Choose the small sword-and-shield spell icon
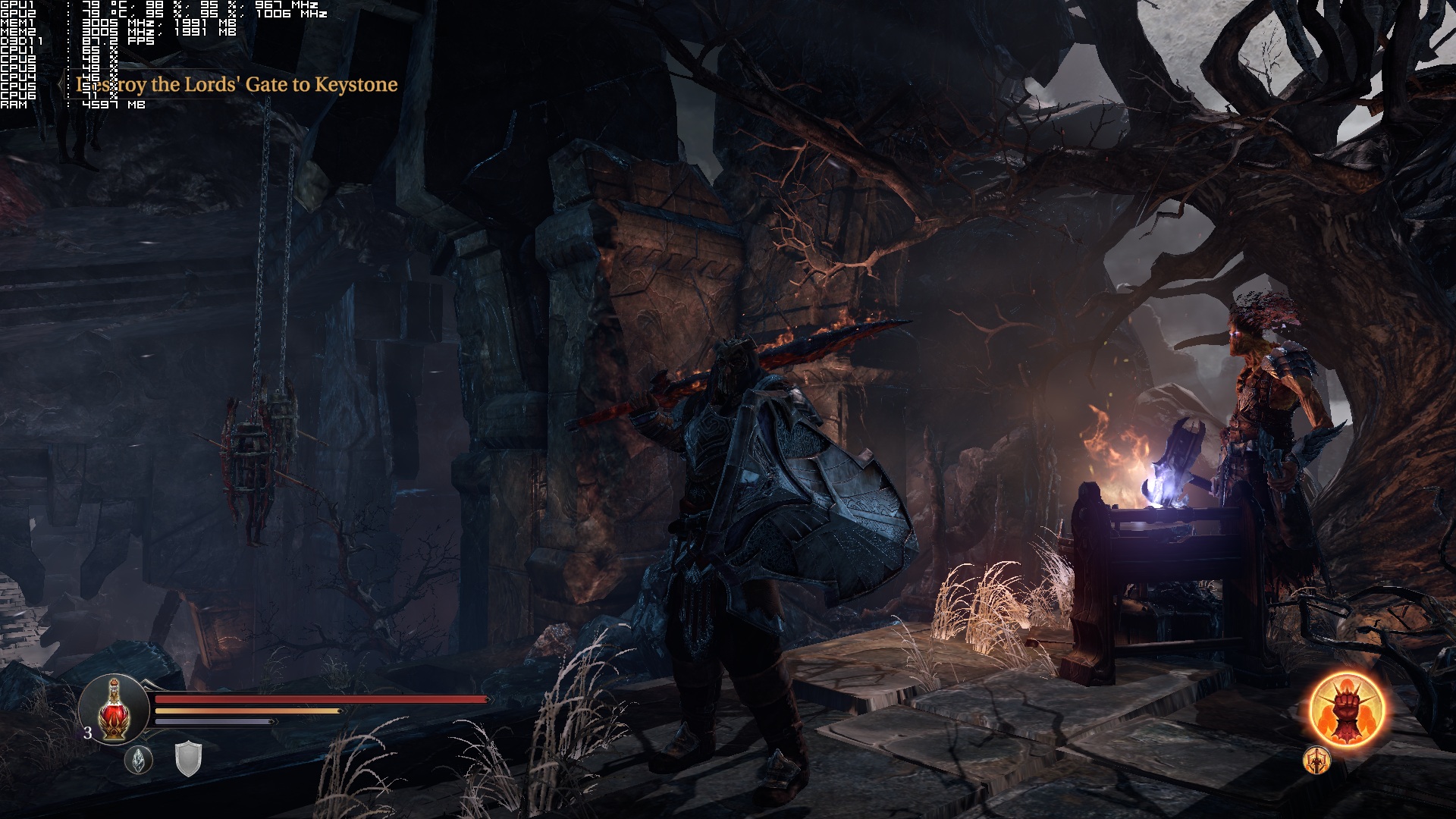The height and width of the screenshot is (819, 1456). (x=1317, y=760)
